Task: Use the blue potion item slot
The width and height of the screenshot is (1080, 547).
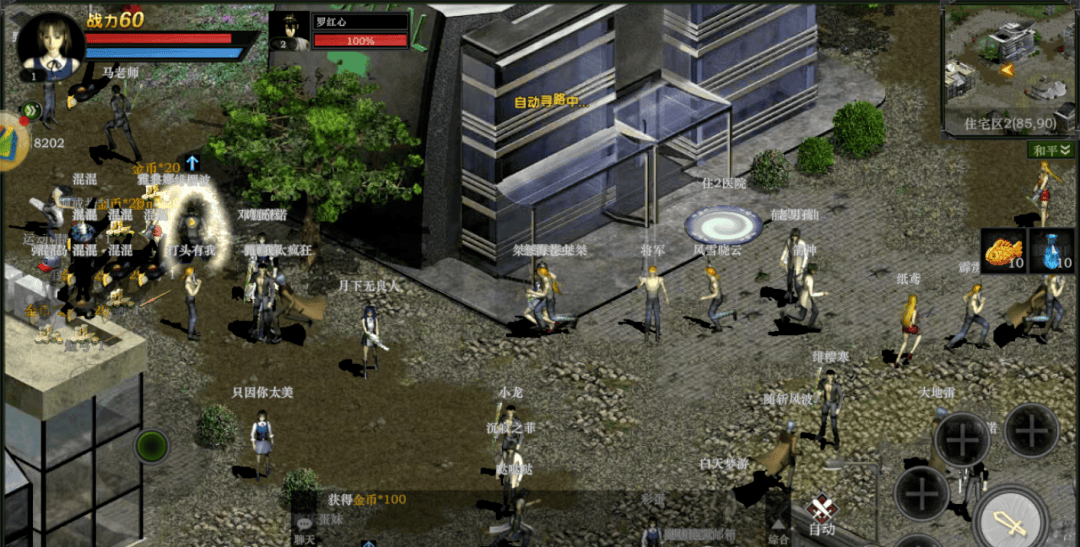Action: coord(1053,251)
